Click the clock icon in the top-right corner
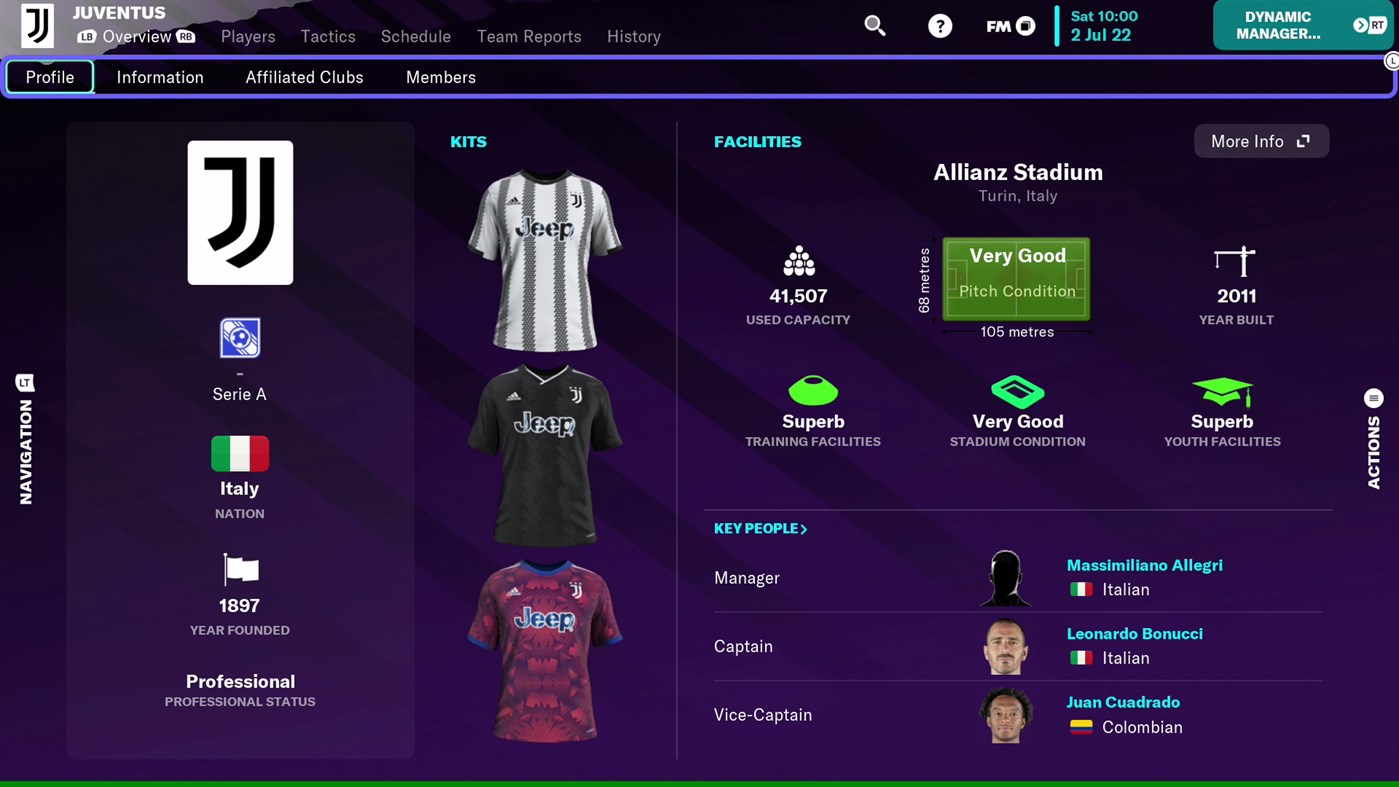The width and height of the screenshot is (1399, 787). coord(1391,60)
